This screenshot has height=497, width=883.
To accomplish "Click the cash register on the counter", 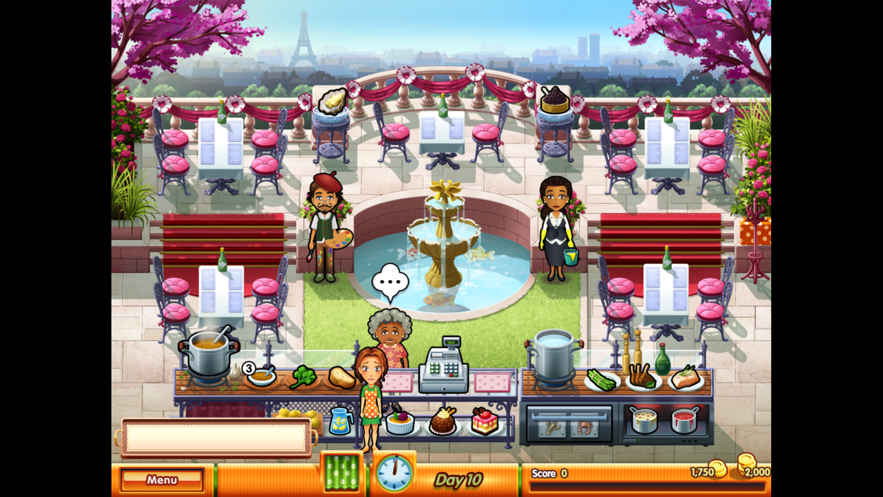I will 443,367.
